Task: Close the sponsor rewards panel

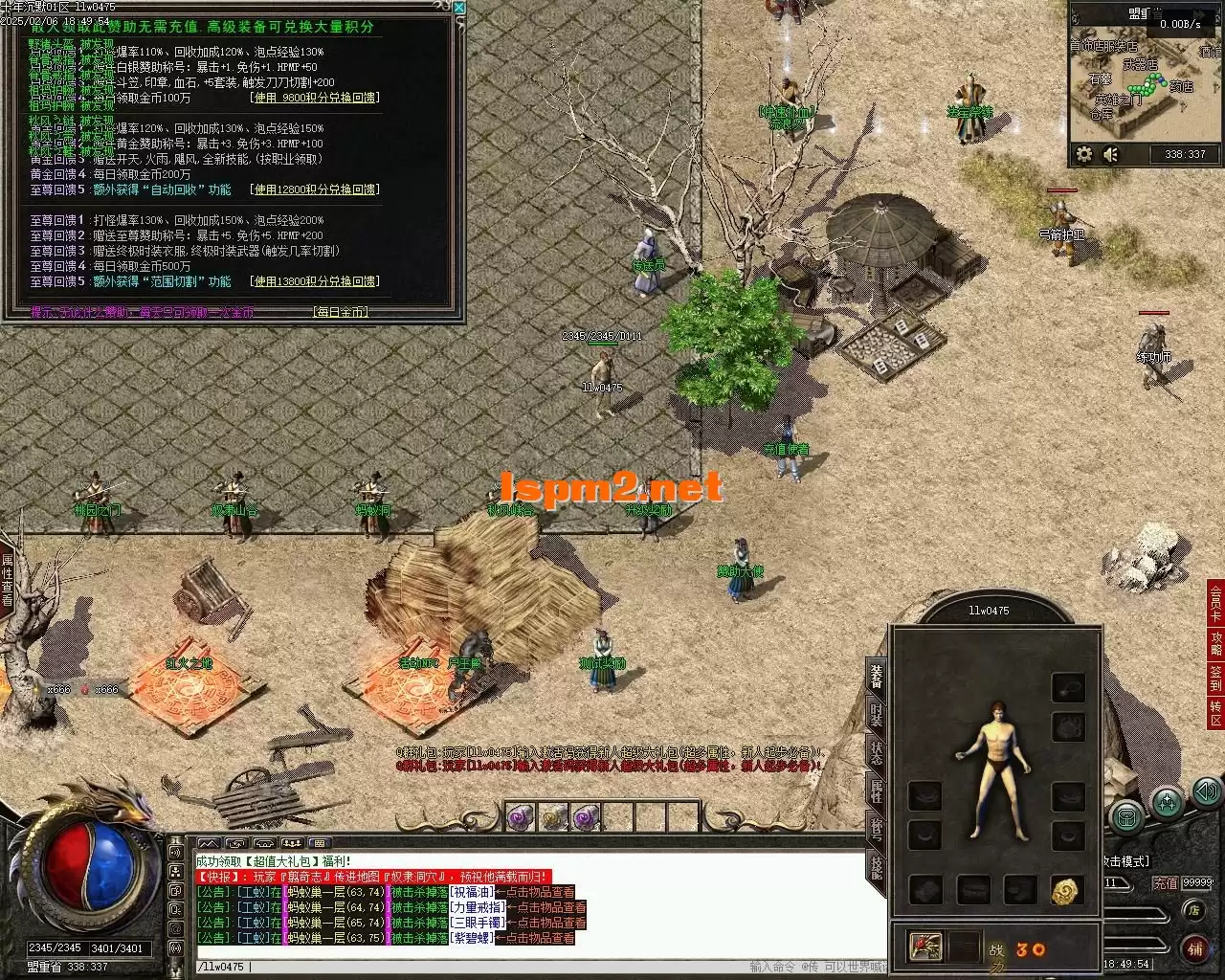Action: (x=459, y=8)
